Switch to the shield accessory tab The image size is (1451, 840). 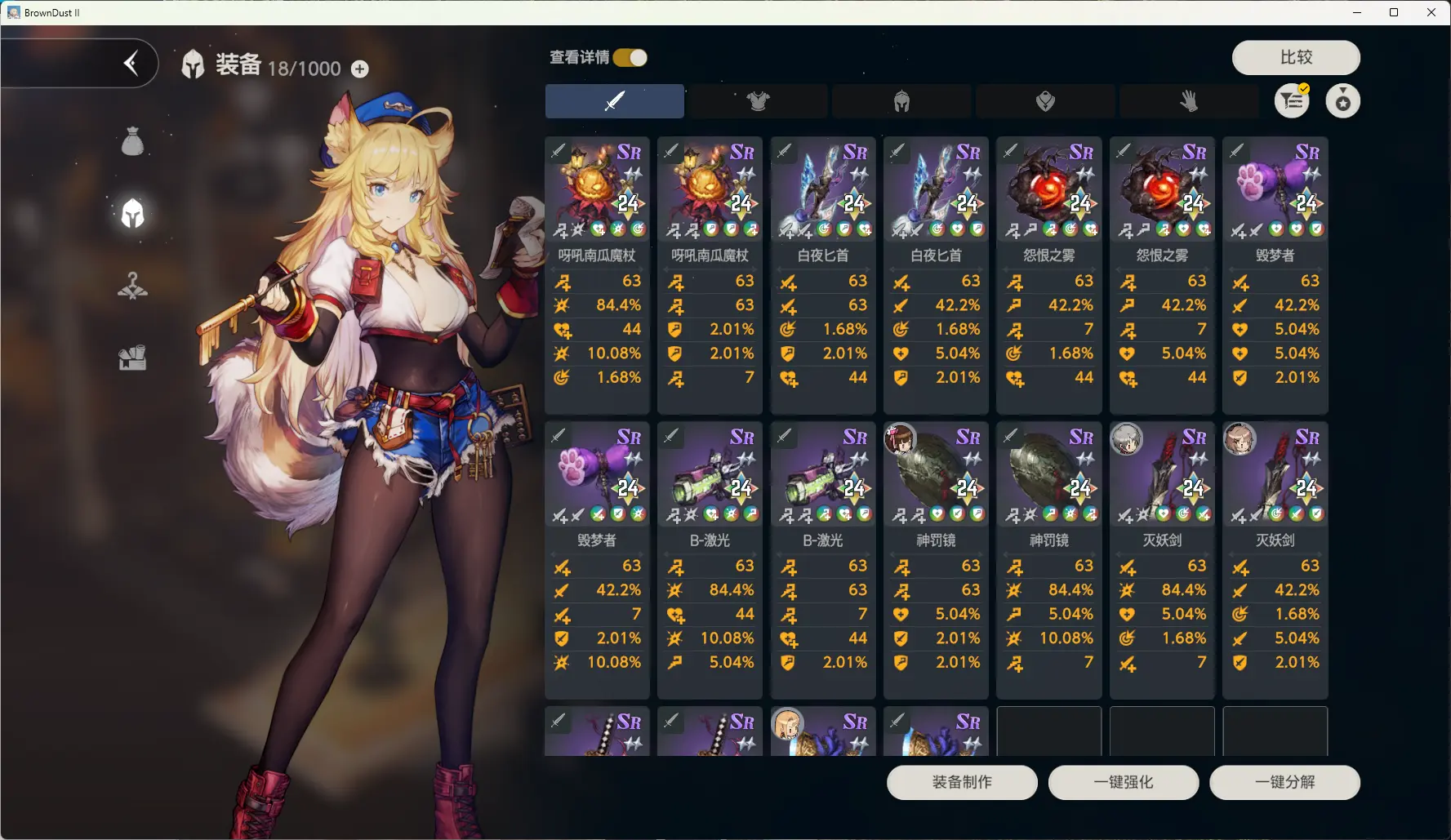click(x=1045, y=101)
